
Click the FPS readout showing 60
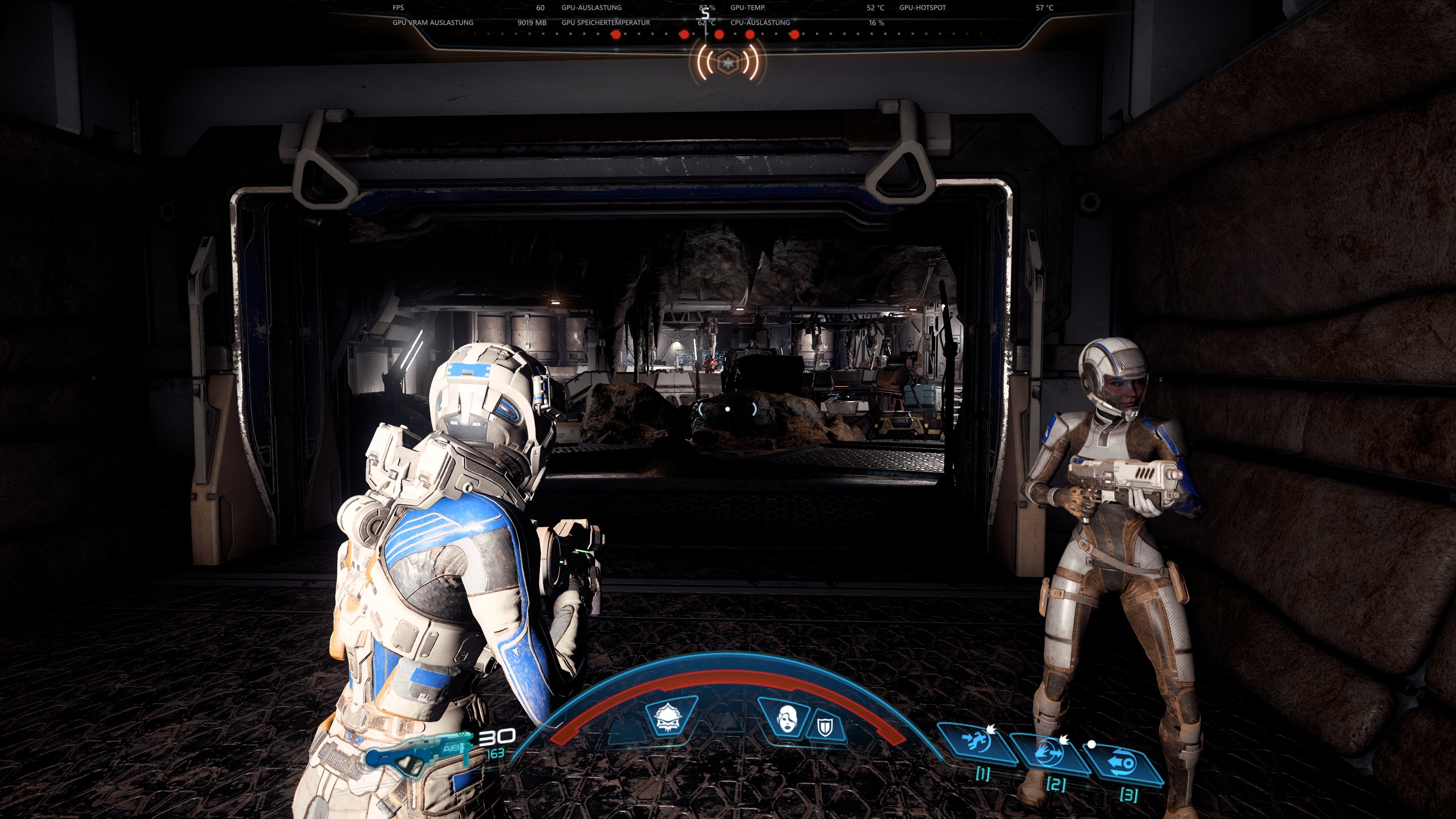tap(541, 7)
